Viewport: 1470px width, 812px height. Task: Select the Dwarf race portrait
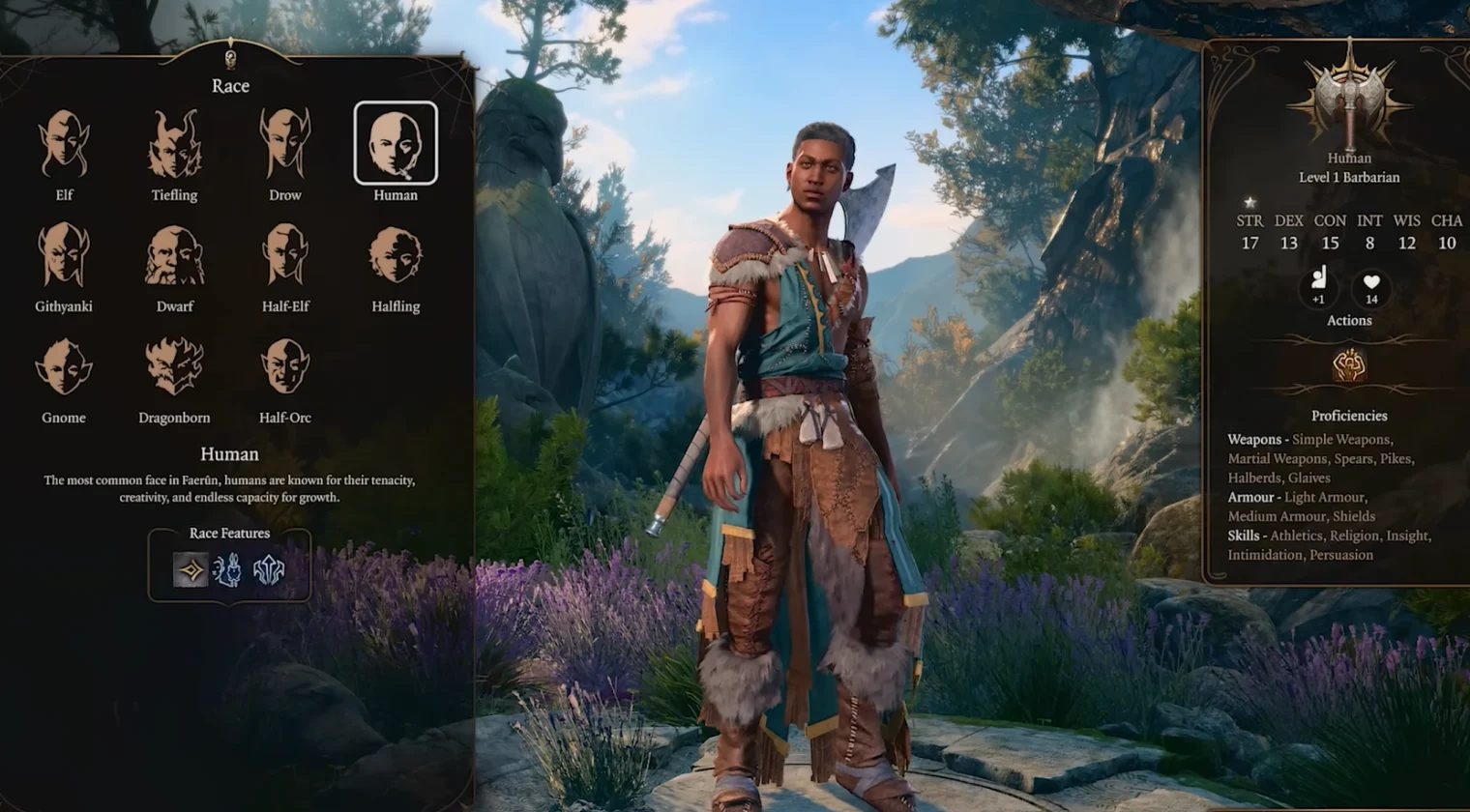click(174, 256)
